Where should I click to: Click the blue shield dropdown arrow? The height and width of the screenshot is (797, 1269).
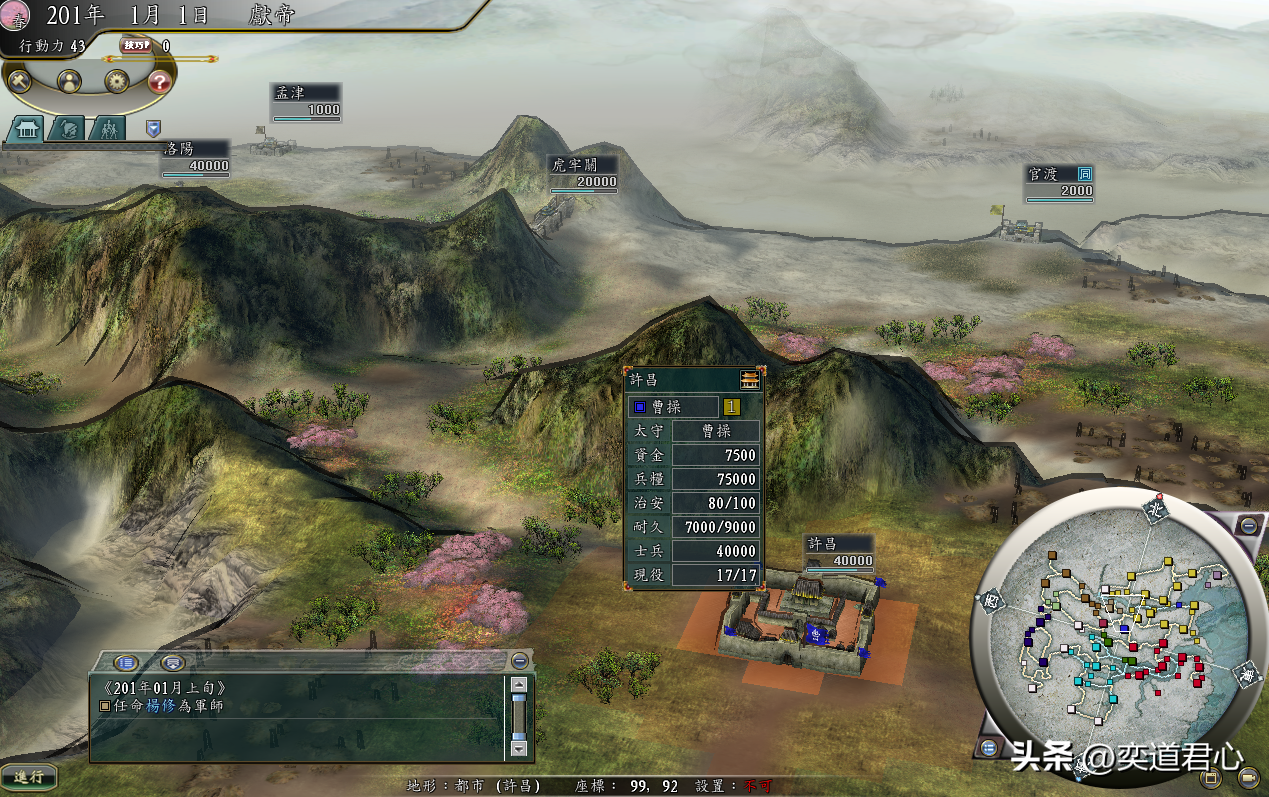(x=153, y=128)
